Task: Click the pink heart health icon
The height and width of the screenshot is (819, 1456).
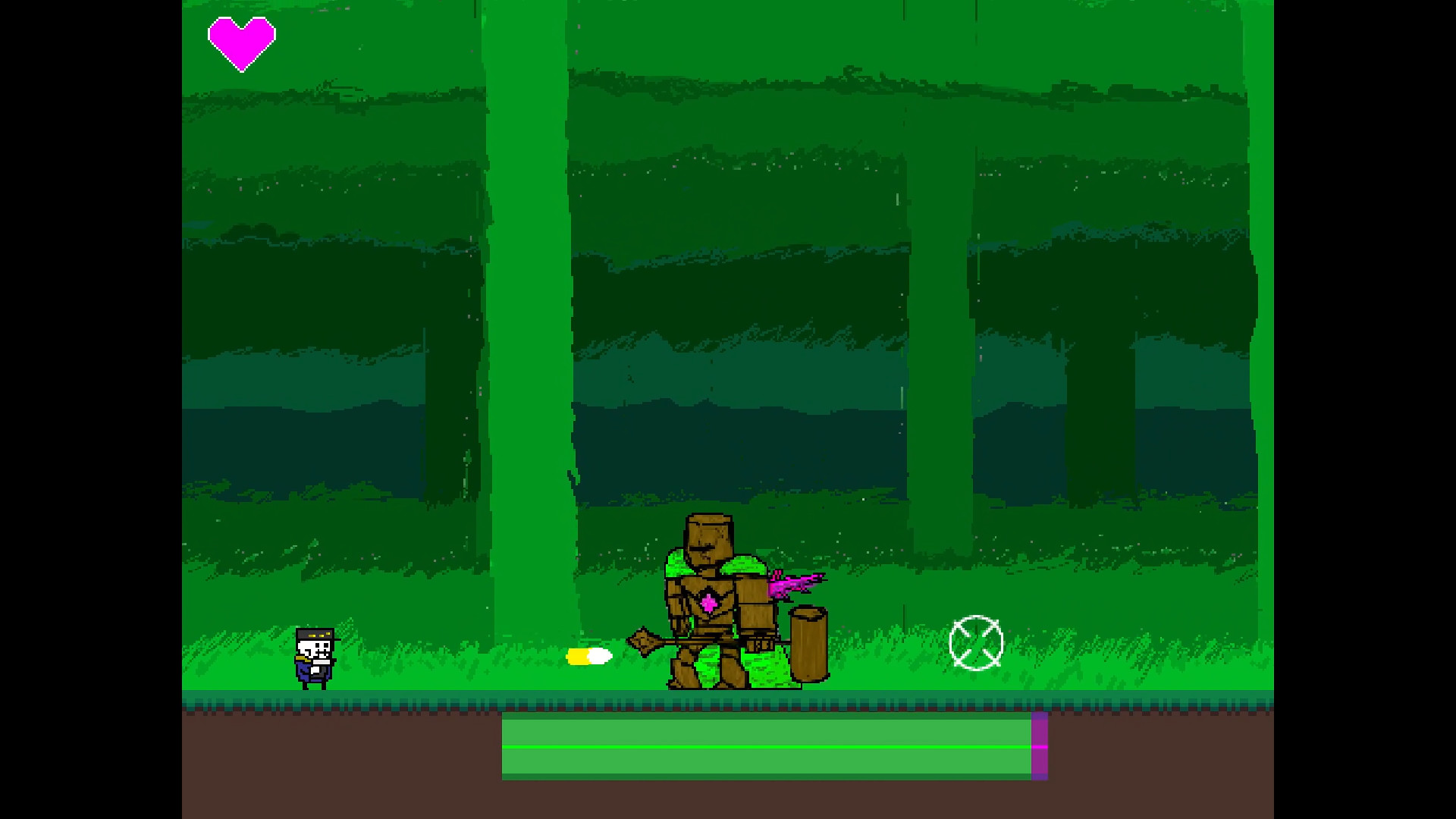Action: (241, 42)
